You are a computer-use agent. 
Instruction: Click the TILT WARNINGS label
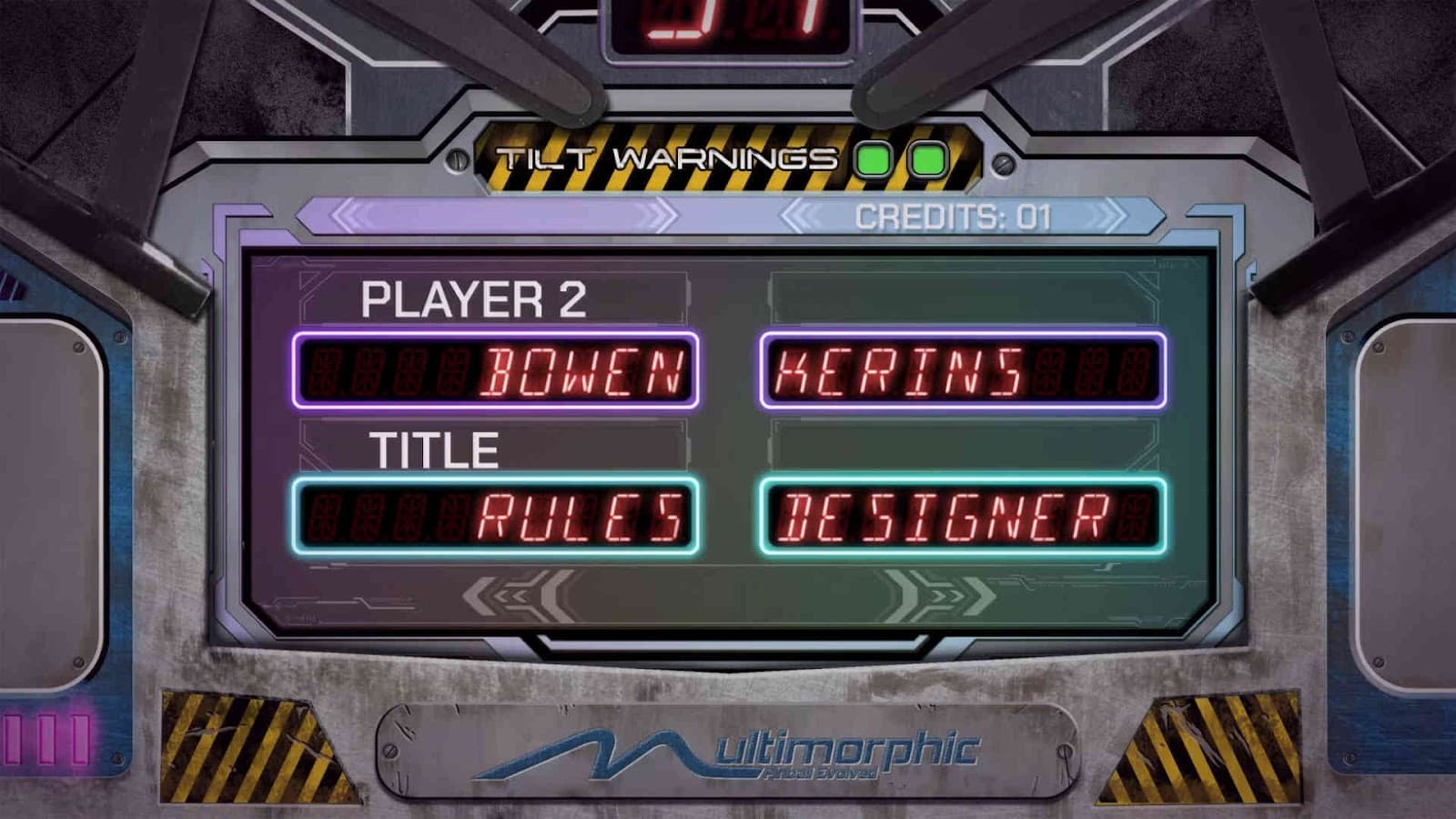click(666, 157)
